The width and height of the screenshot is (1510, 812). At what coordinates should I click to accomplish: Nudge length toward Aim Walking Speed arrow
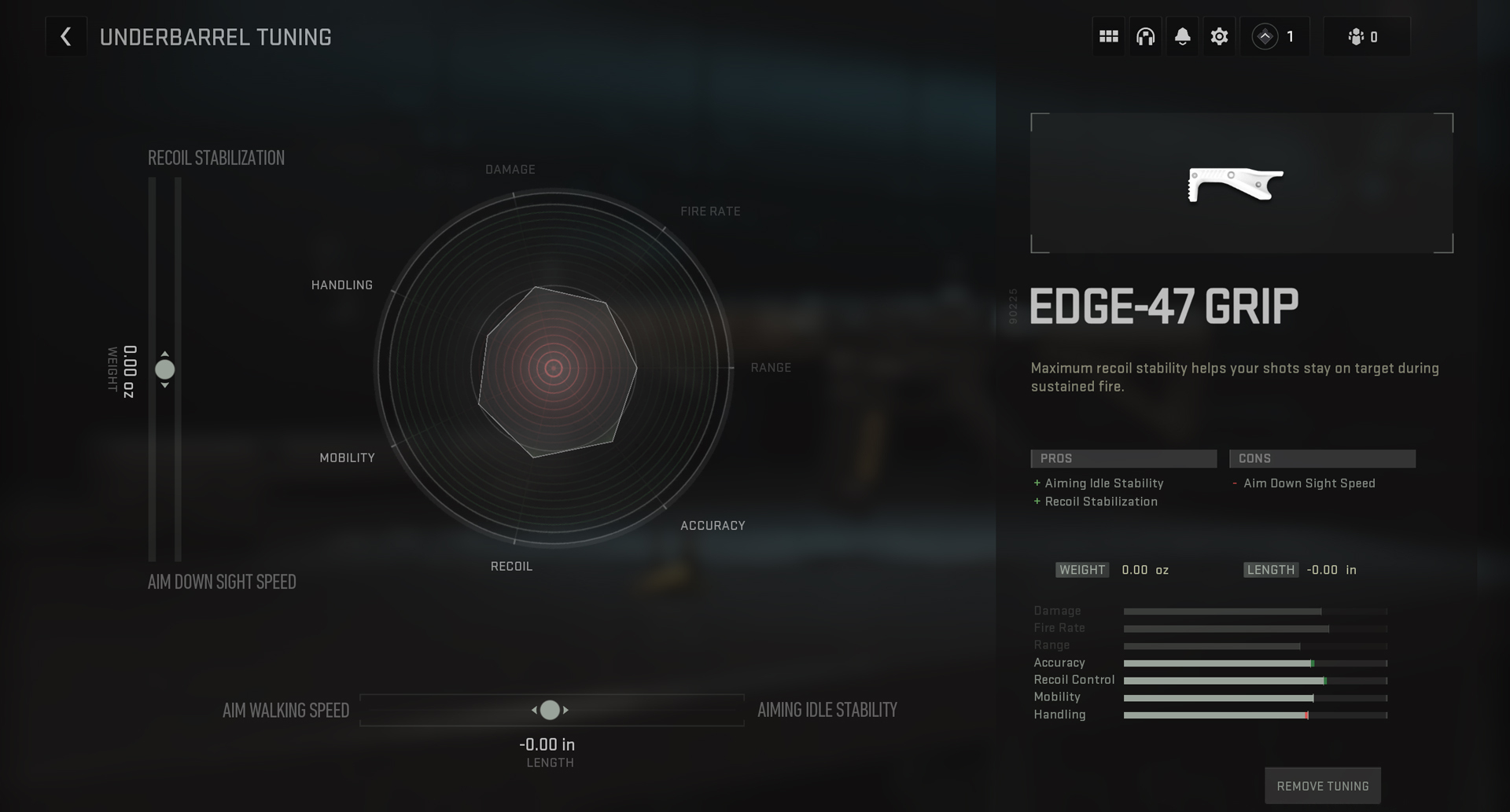point(535,710)
